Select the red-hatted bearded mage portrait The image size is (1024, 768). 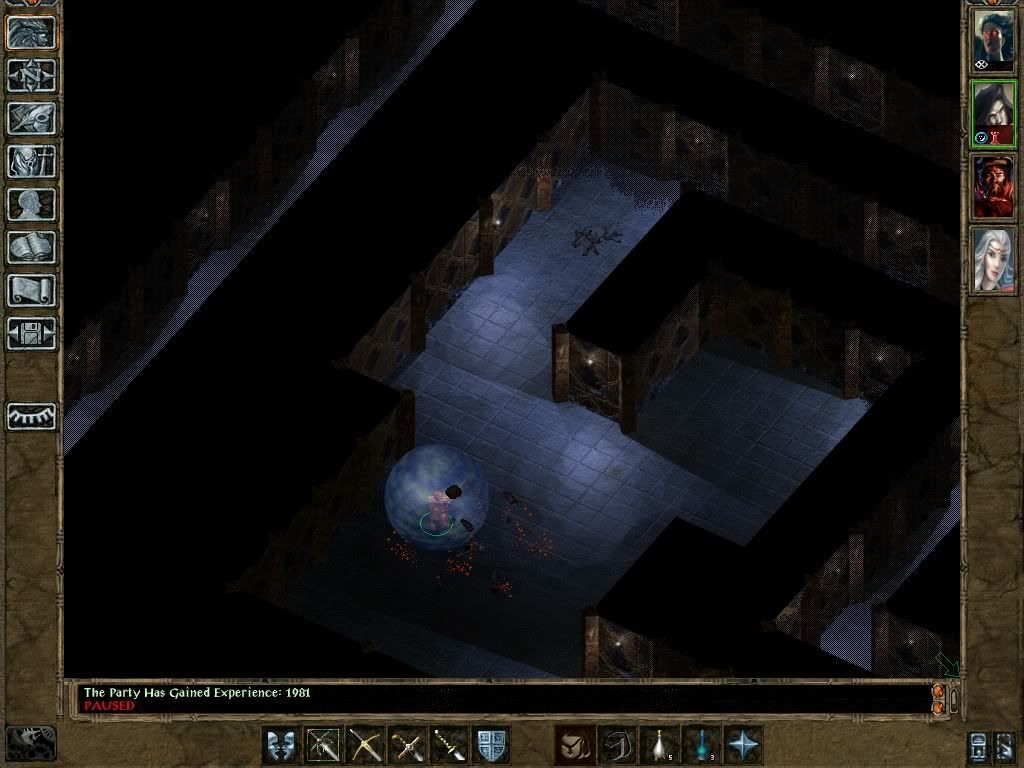coord(994,187)
